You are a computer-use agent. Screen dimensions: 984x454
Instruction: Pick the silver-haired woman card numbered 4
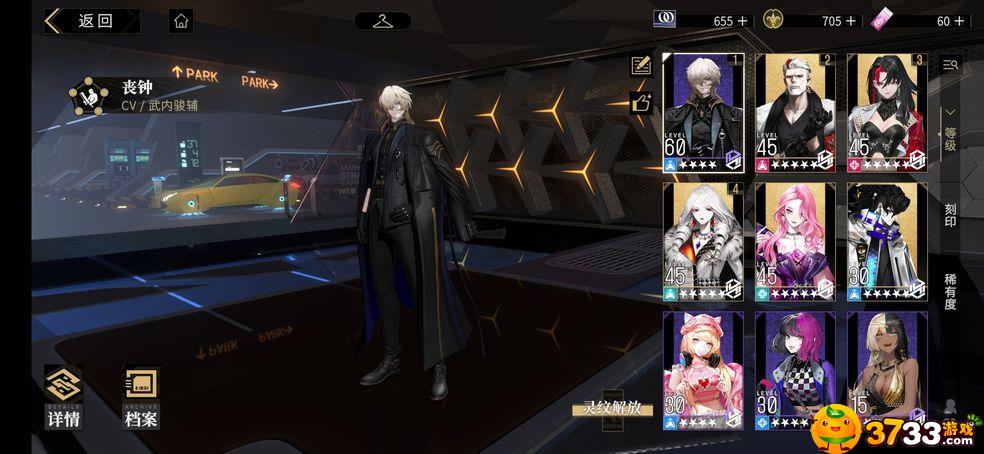tap(704, 241)
